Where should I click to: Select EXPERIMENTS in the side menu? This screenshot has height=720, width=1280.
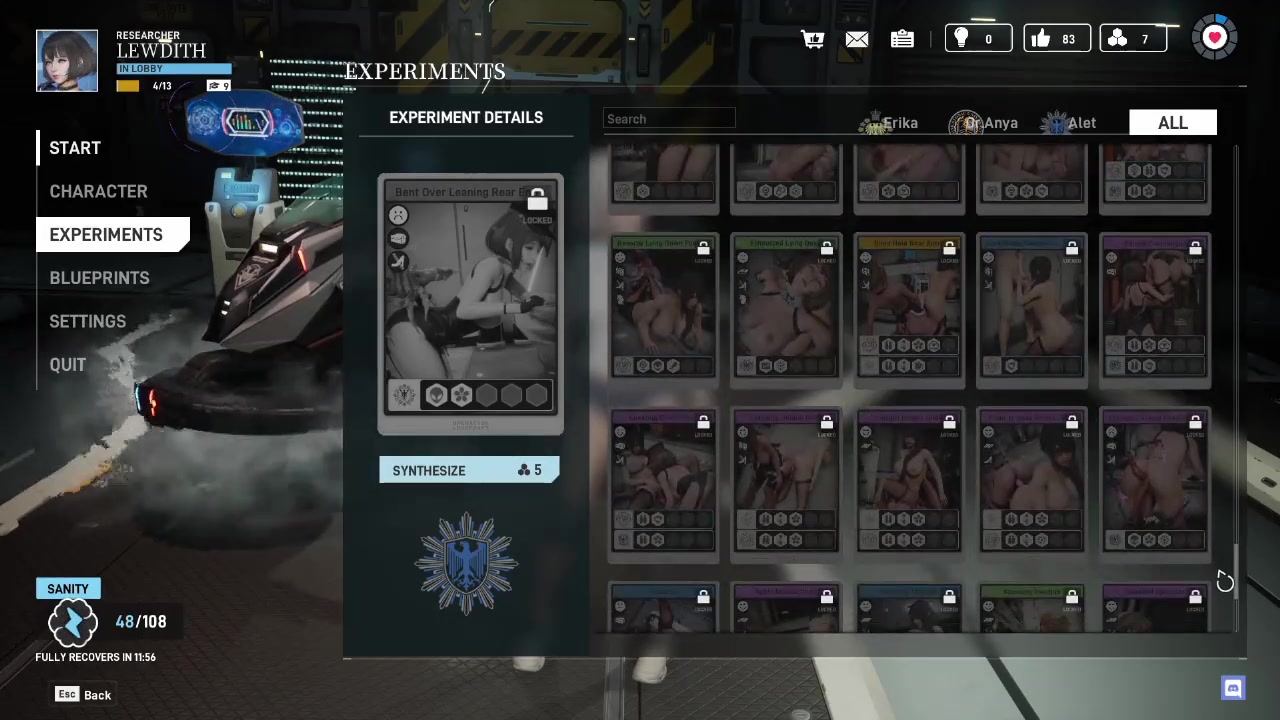[106, 234]
